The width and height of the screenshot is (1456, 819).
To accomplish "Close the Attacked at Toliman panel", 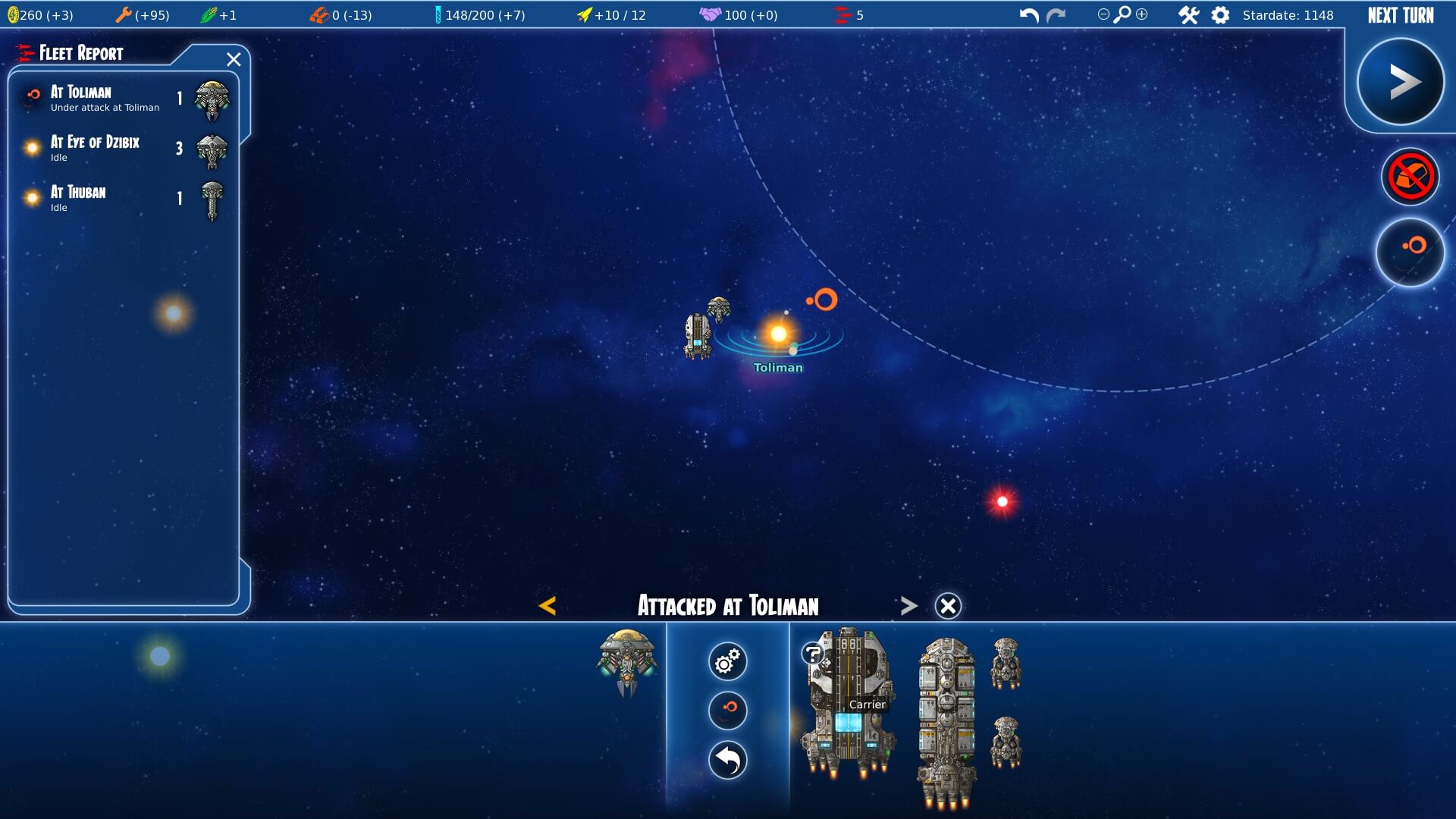I will (x=948, y=606).
